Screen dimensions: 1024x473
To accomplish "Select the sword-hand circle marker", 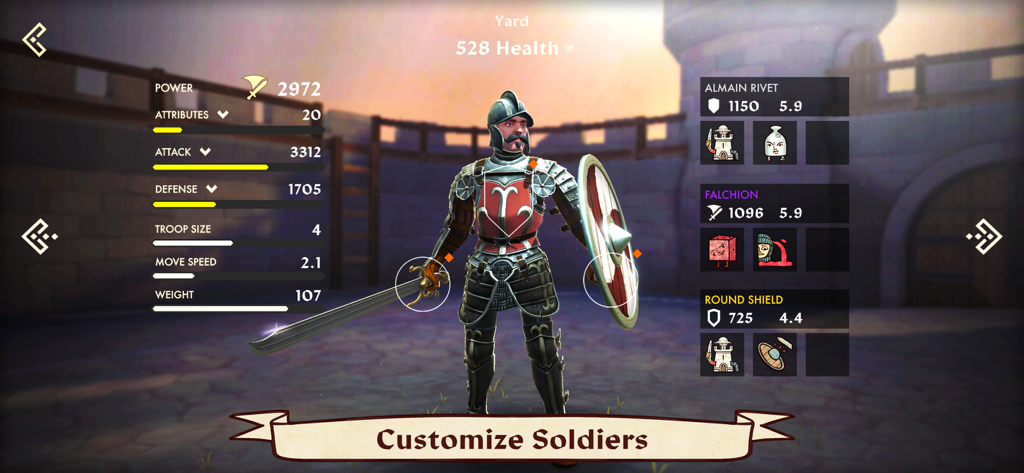I will [422, 284].
